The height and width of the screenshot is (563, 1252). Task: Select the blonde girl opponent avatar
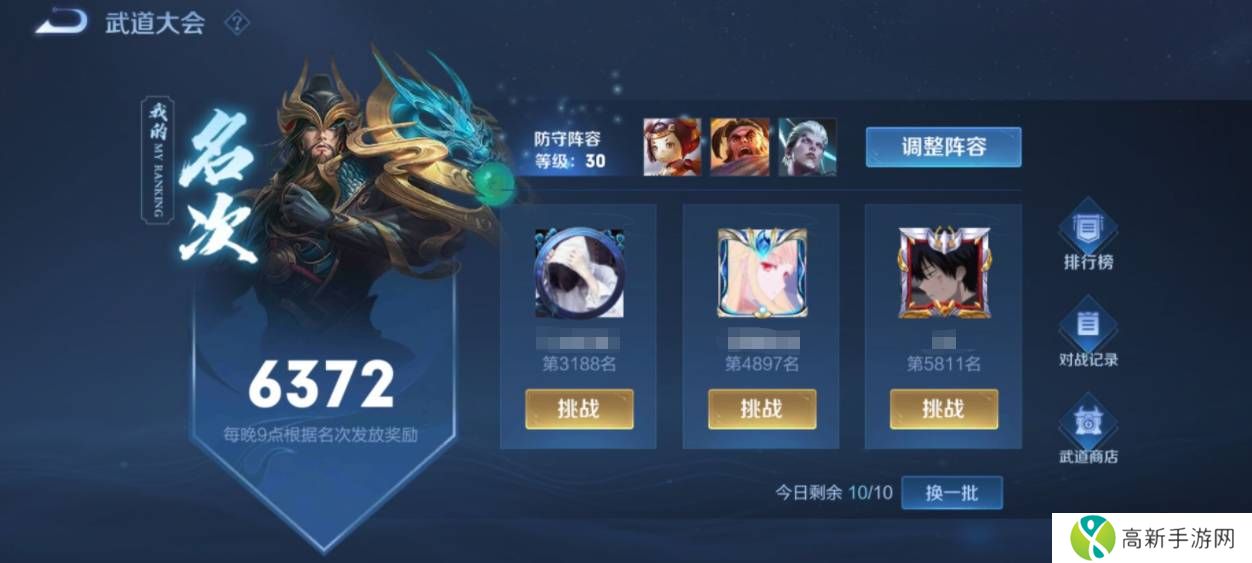pos(762,273)
